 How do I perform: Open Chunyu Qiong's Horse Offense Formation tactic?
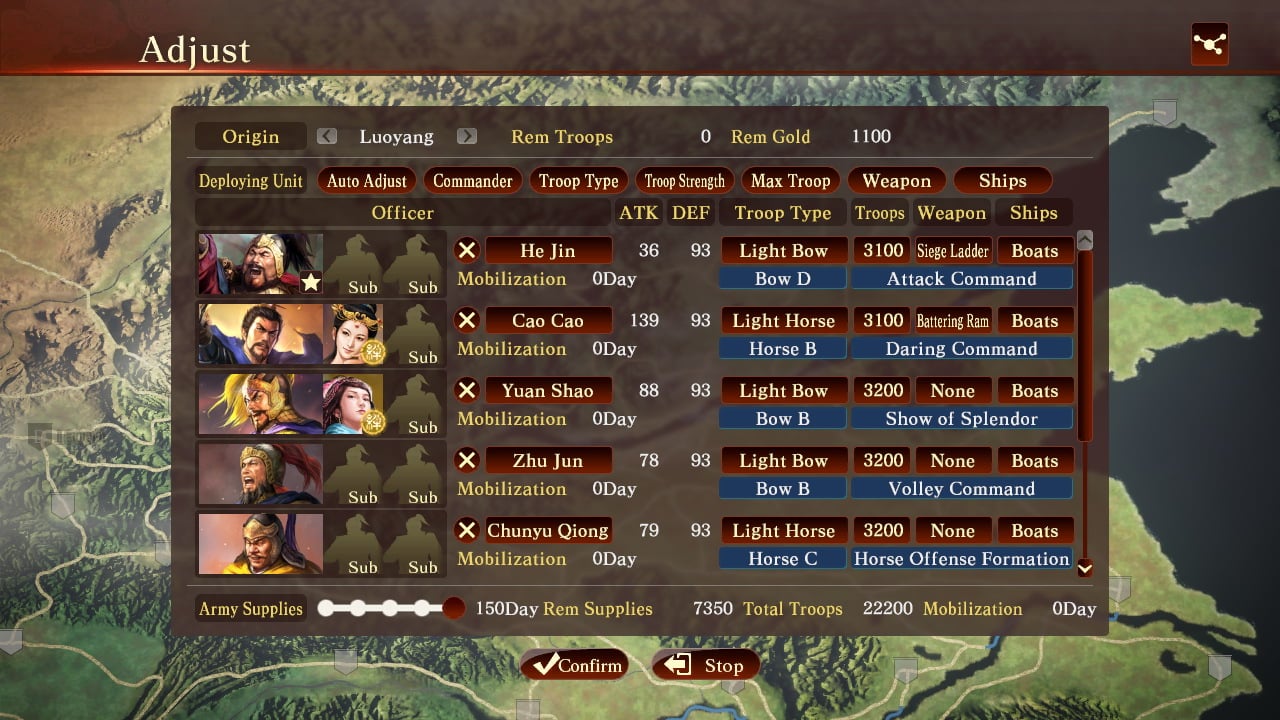961,559
